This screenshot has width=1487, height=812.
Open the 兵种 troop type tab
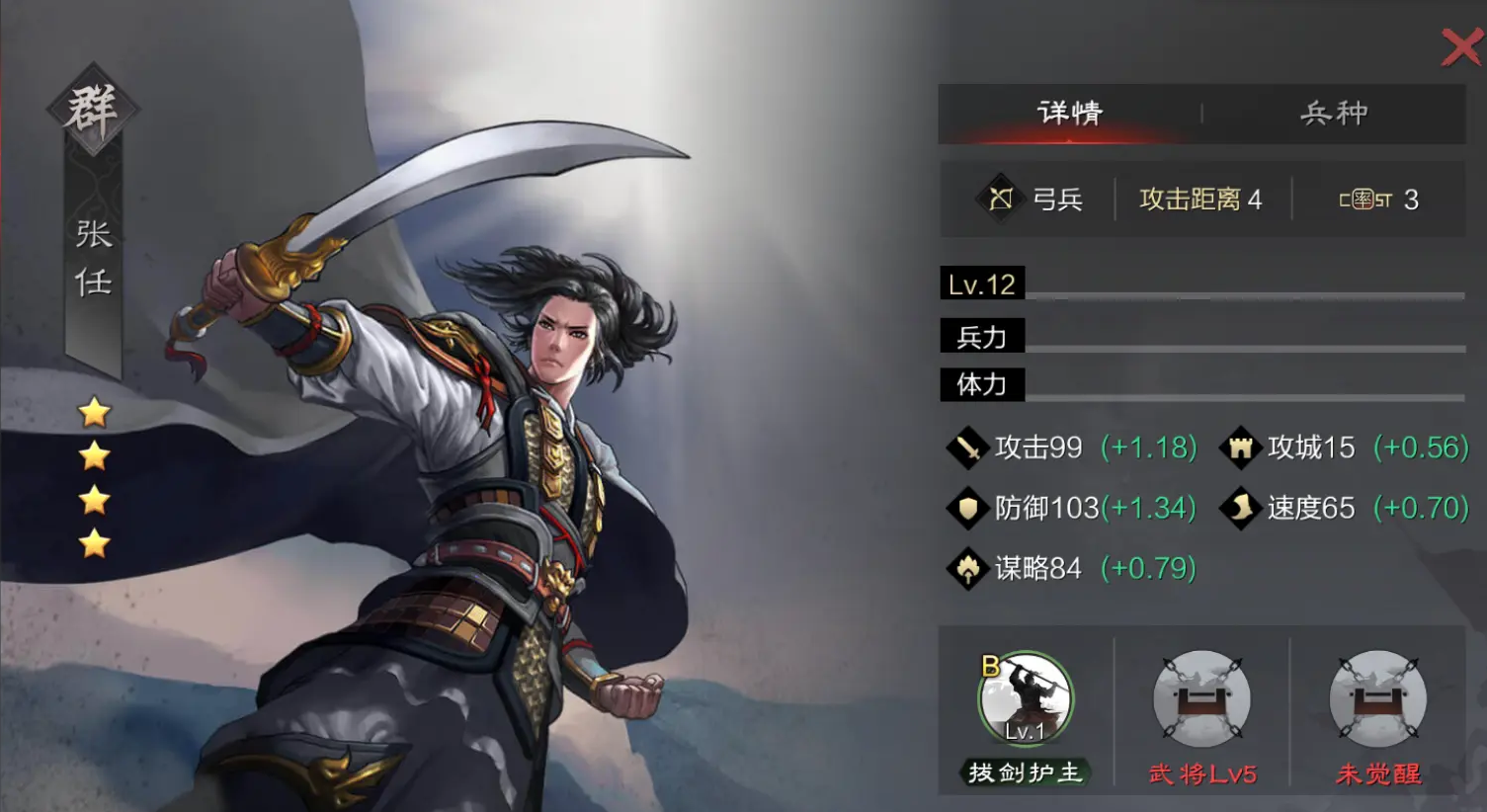[1334, 113]
